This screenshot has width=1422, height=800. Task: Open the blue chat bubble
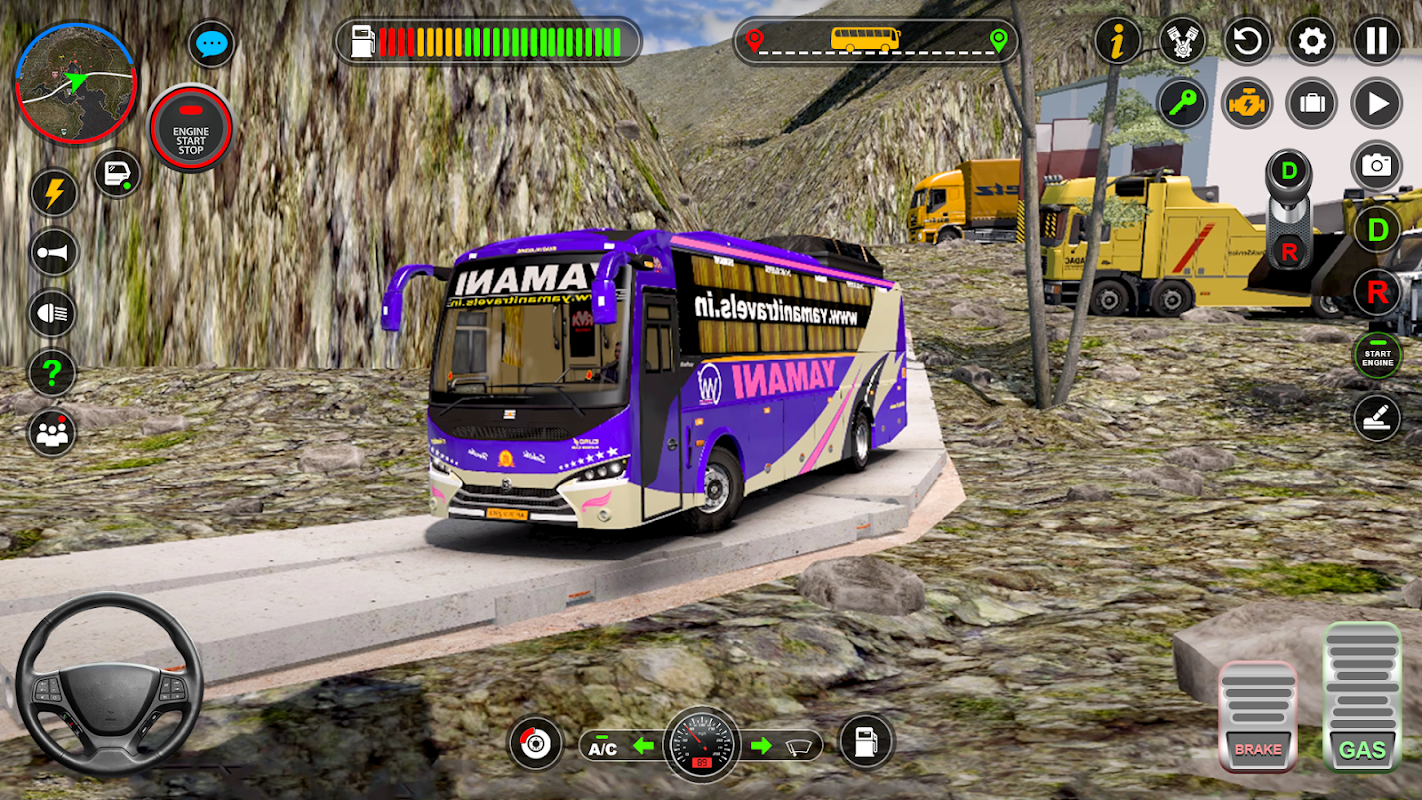(x=212, y=44)
